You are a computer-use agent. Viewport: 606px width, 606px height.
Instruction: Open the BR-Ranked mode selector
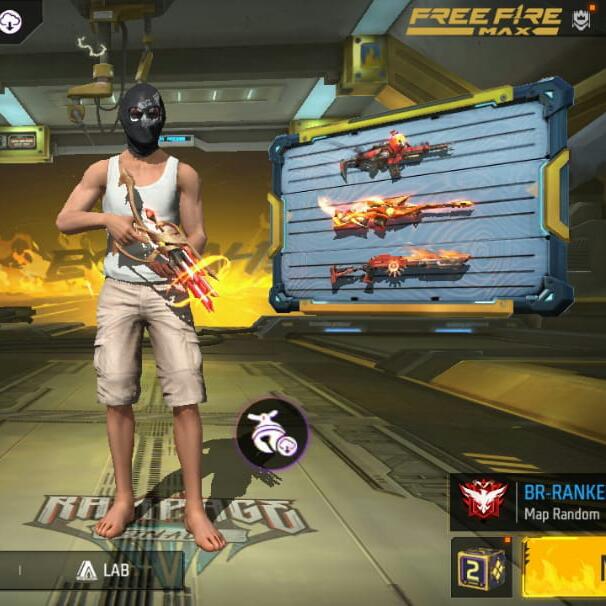(x=529, y=502)
